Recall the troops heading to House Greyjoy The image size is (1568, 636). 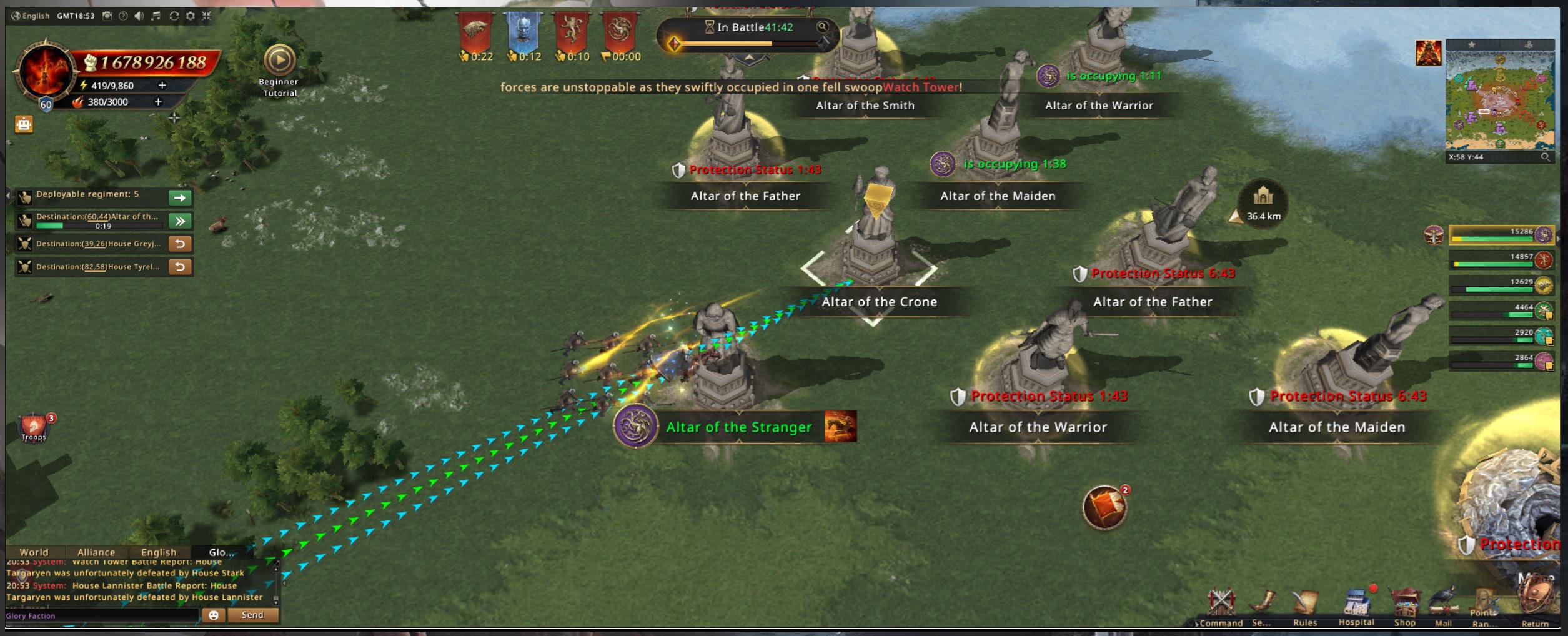click(x=180, y=244)
